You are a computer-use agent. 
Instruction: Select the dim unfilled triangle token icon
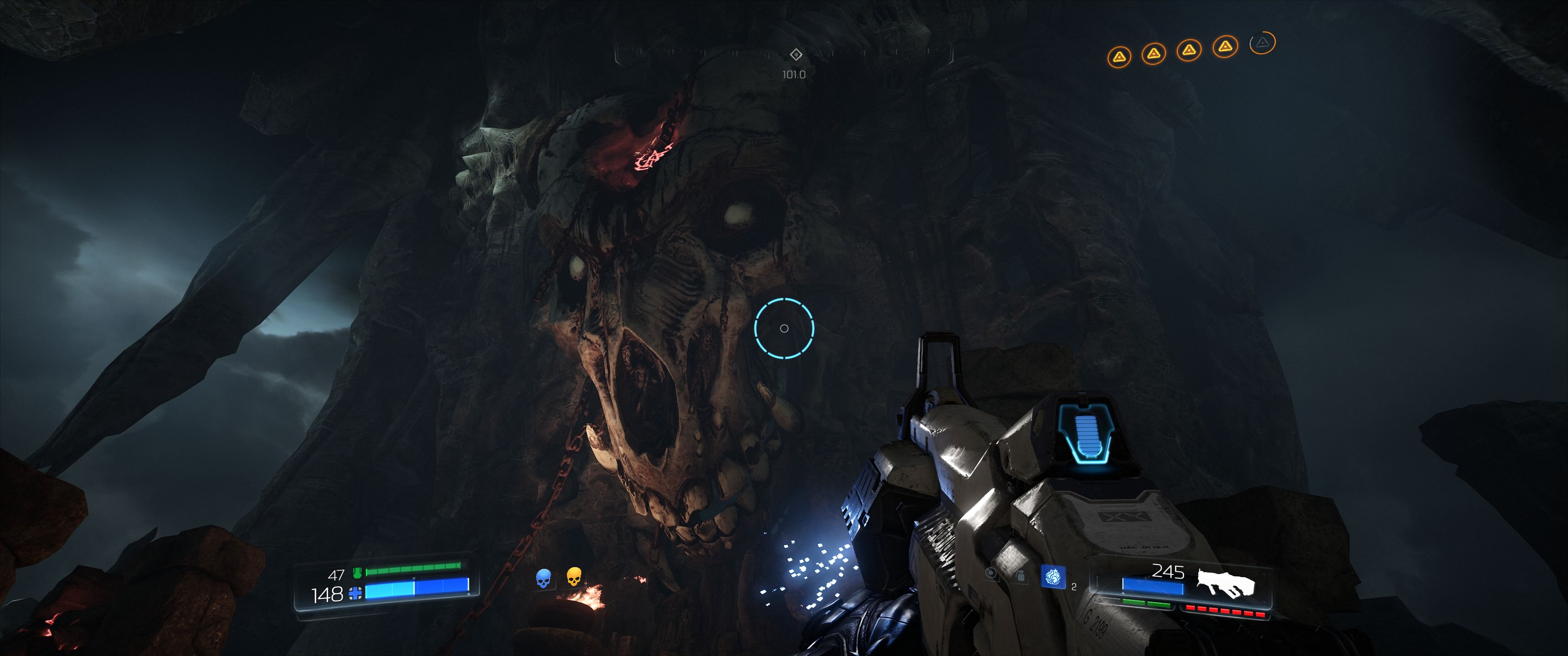pyautogui.click(x=1262, y=43)
